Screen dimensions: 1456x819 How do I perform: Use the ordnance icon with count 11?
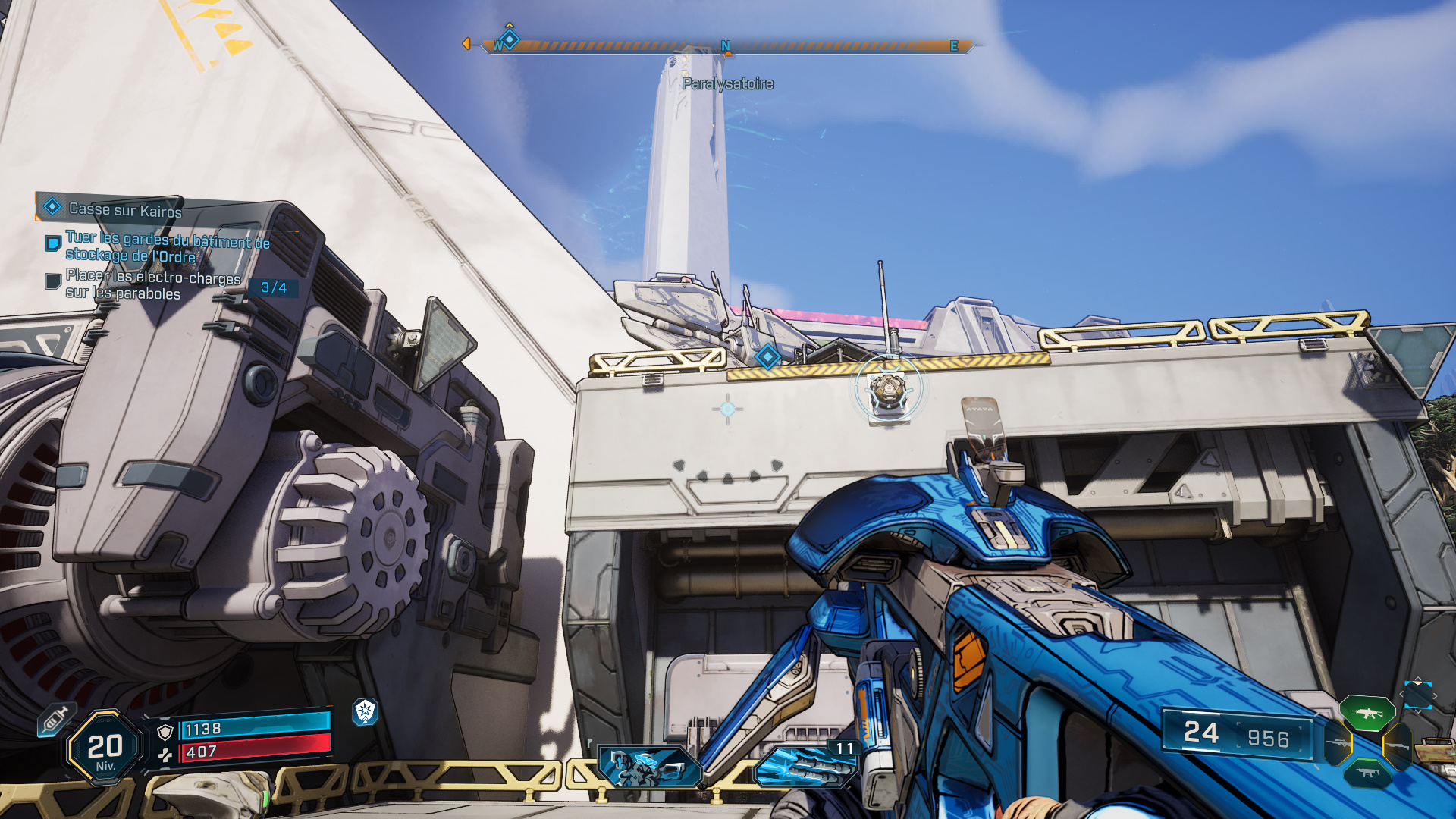[805, 766]
